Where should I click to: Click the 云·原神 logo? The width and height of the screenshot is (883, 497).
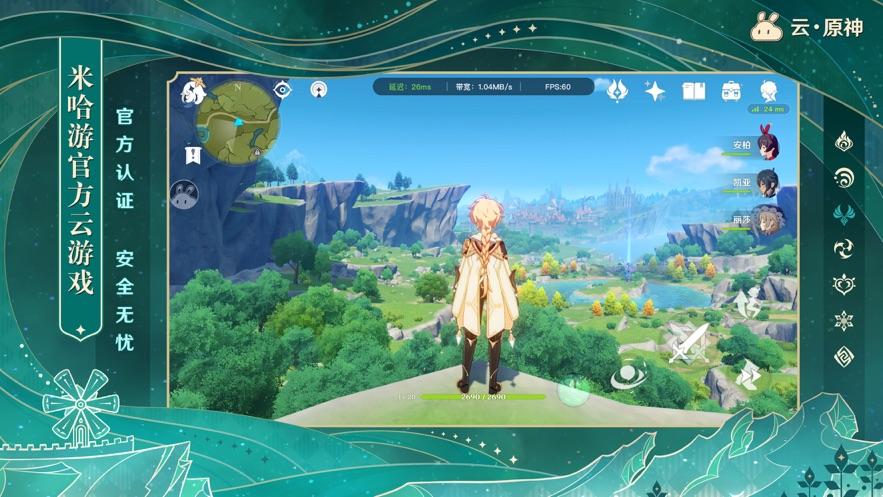(808, 27)
